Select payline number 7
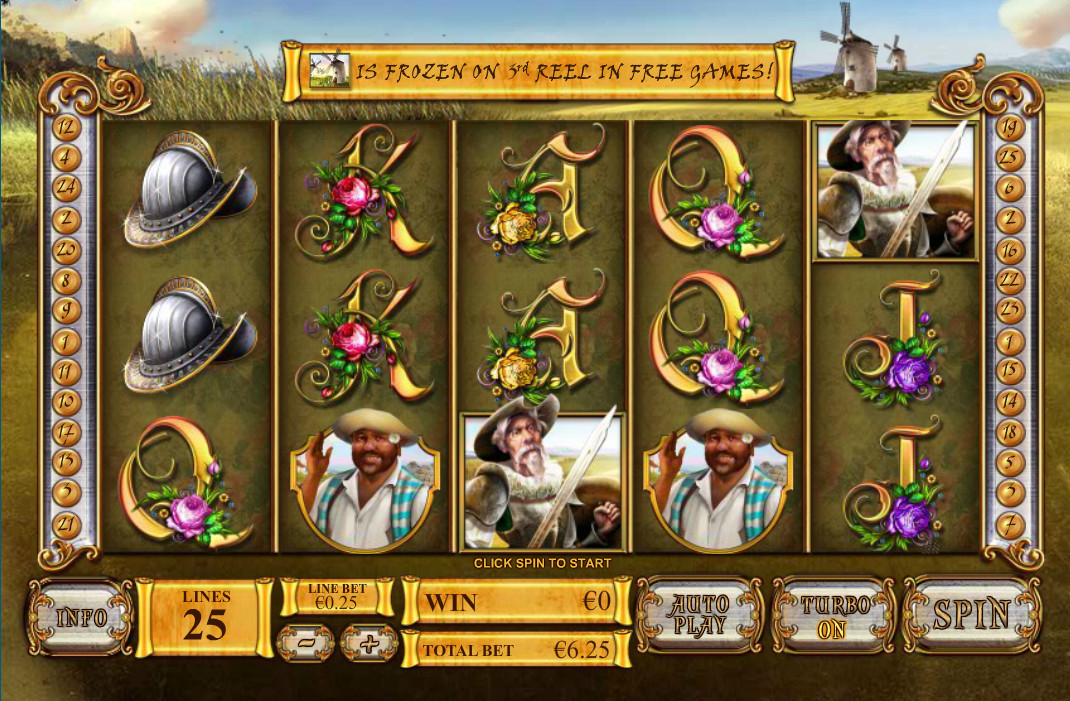Viewport: 1070px width, 701px height. coord(1010,521)
